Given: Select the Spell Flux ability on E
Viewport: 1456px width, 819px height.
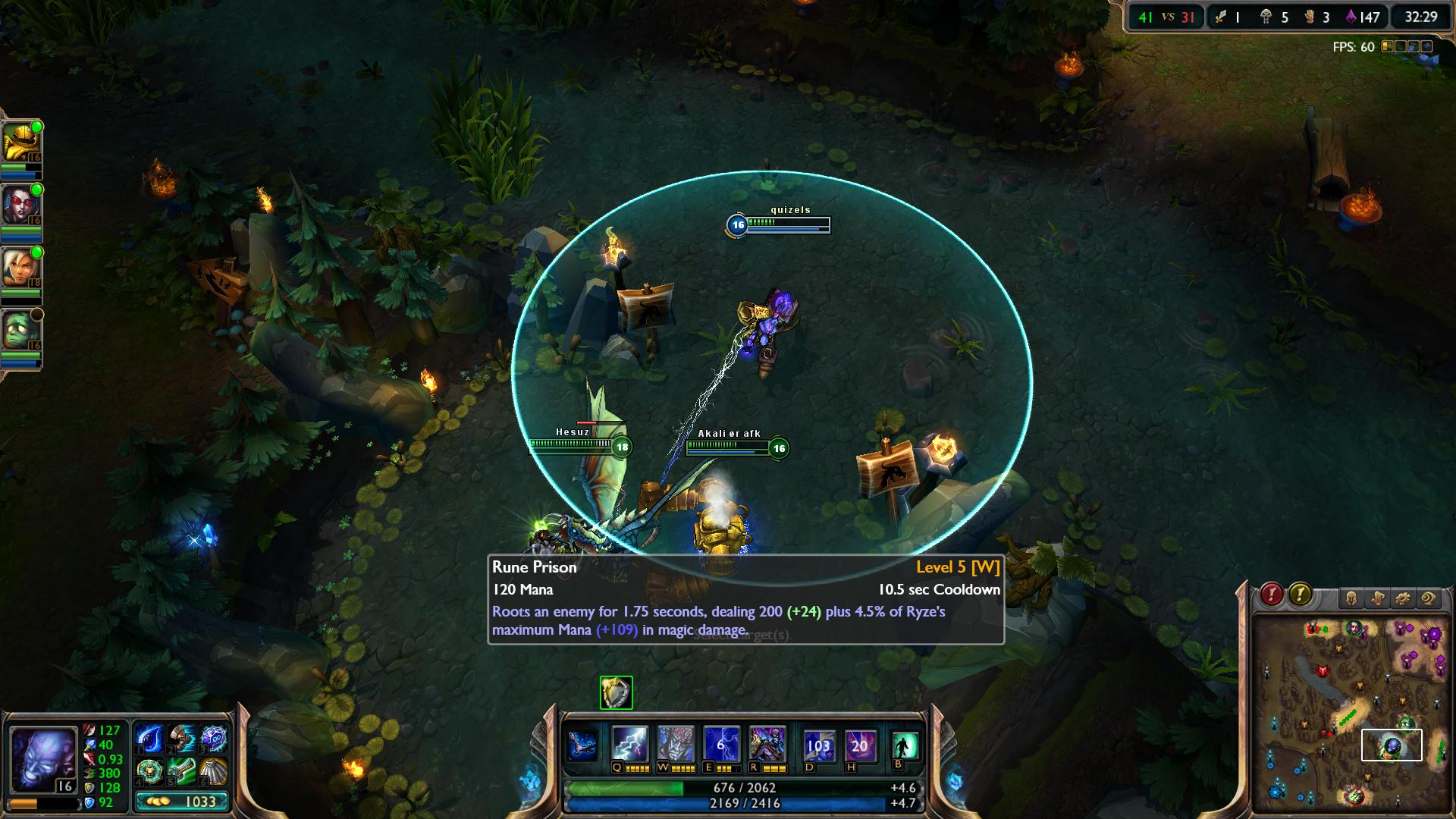Looking at the screenshot, I should point(720,745).
